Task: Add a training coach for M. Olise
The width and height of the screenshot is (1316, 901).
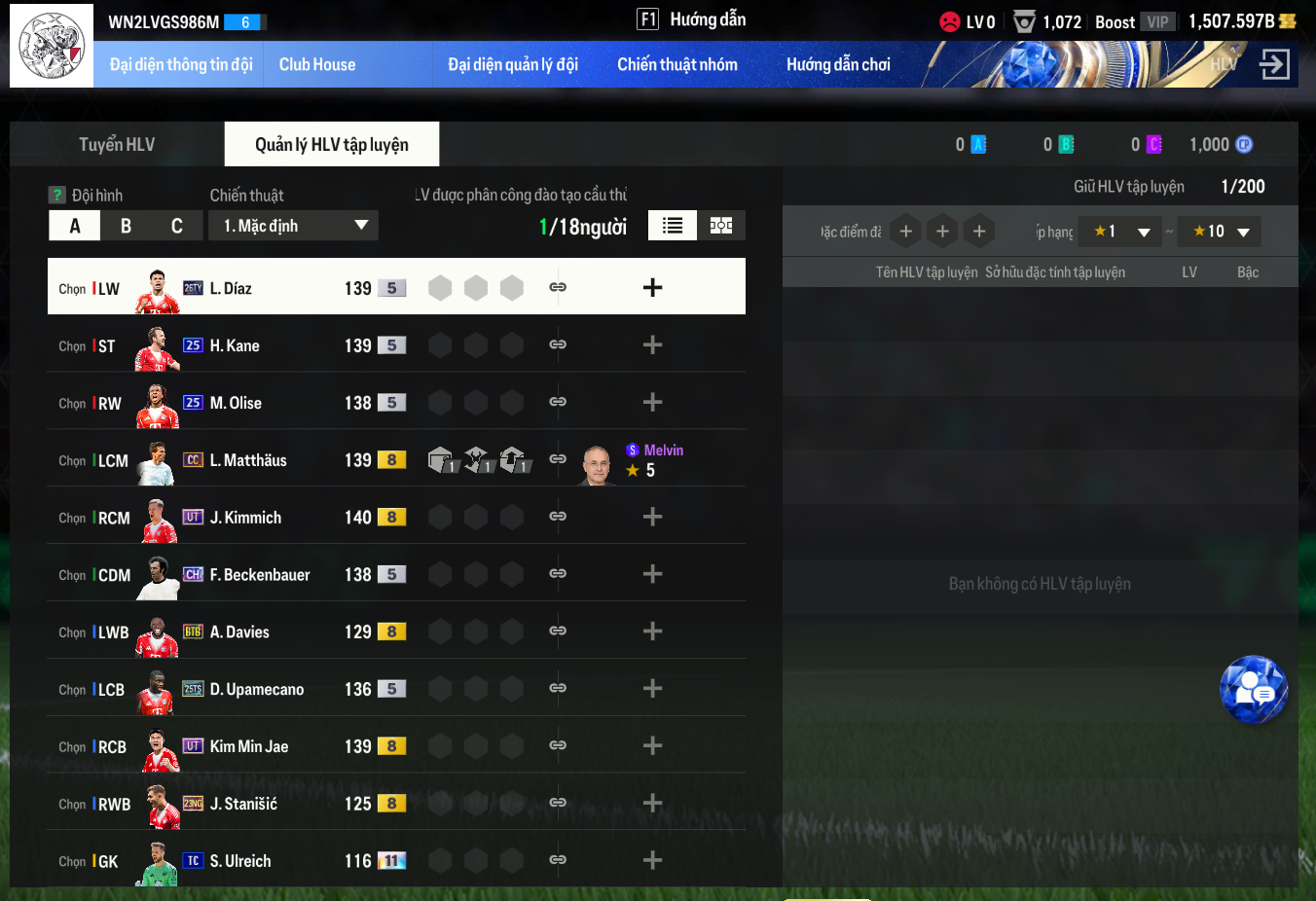Action: click(x=652, y=403)
